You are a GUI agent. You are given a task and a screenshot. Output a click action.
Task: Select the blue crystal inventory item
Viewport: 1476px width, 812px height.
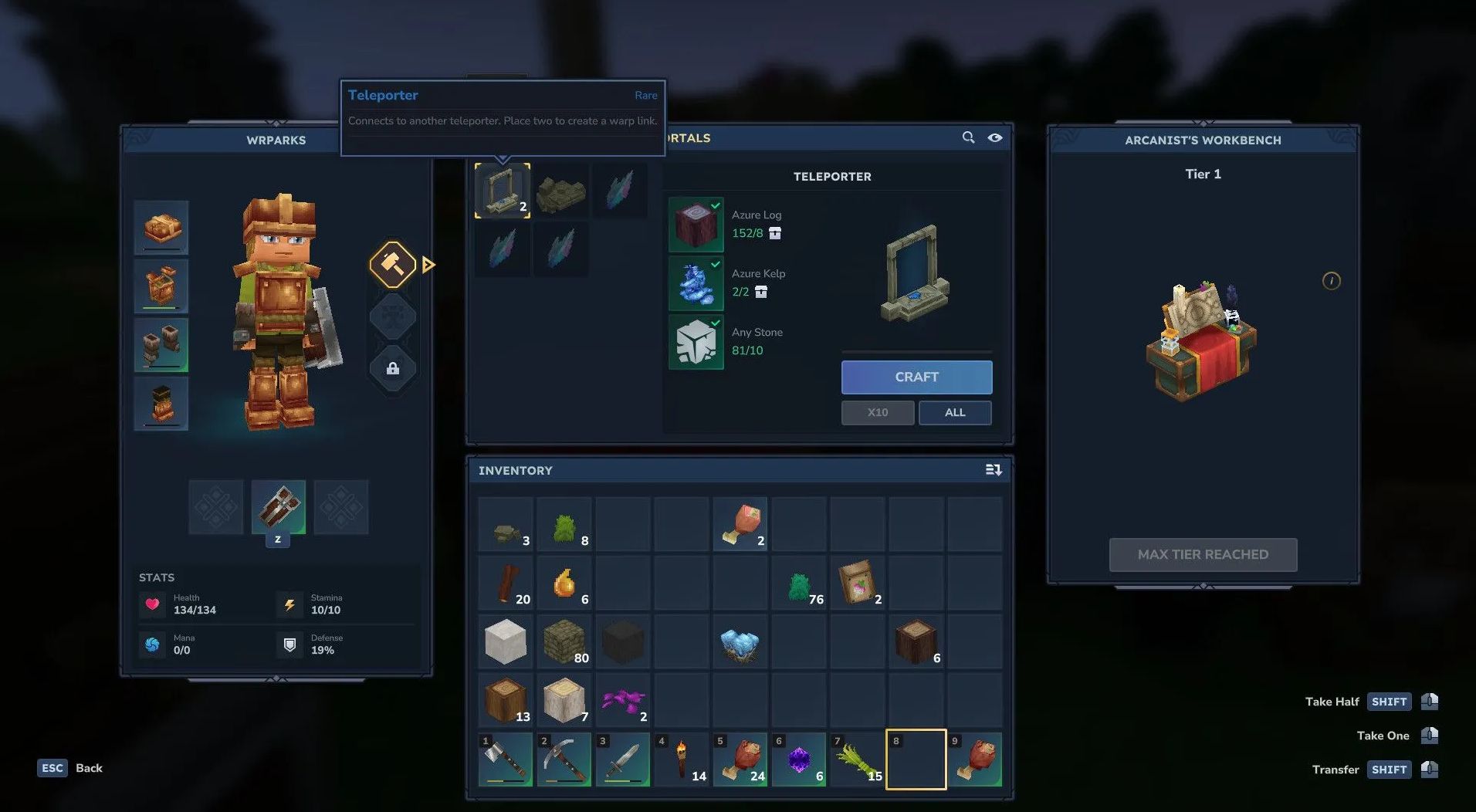(740, 642)
